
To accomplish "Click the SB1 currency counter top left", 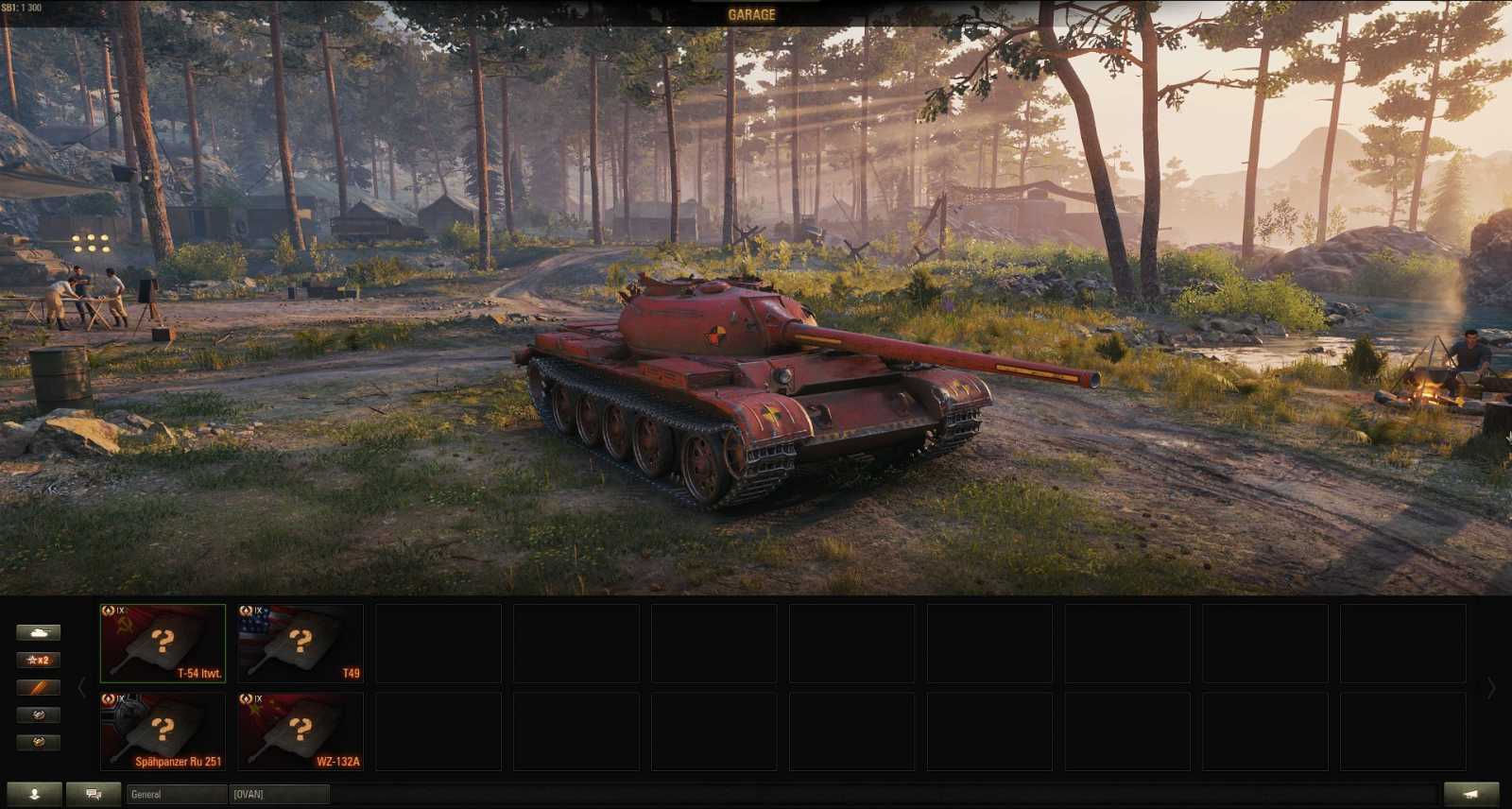I will pos(24,6).
